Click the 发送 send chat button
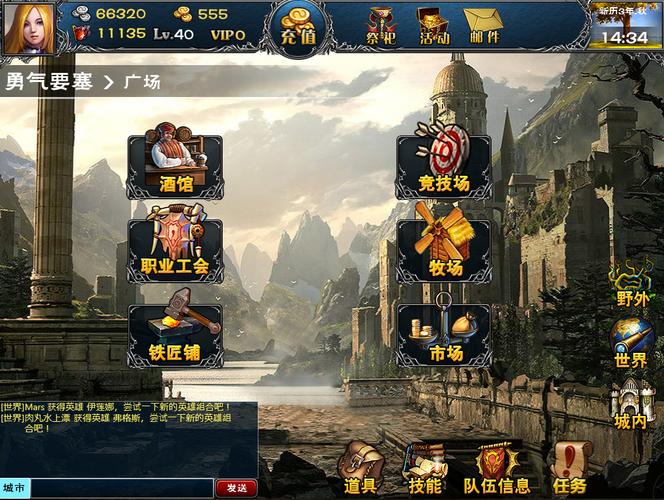This screenshot has width=664, height=500. click(236, 488)
